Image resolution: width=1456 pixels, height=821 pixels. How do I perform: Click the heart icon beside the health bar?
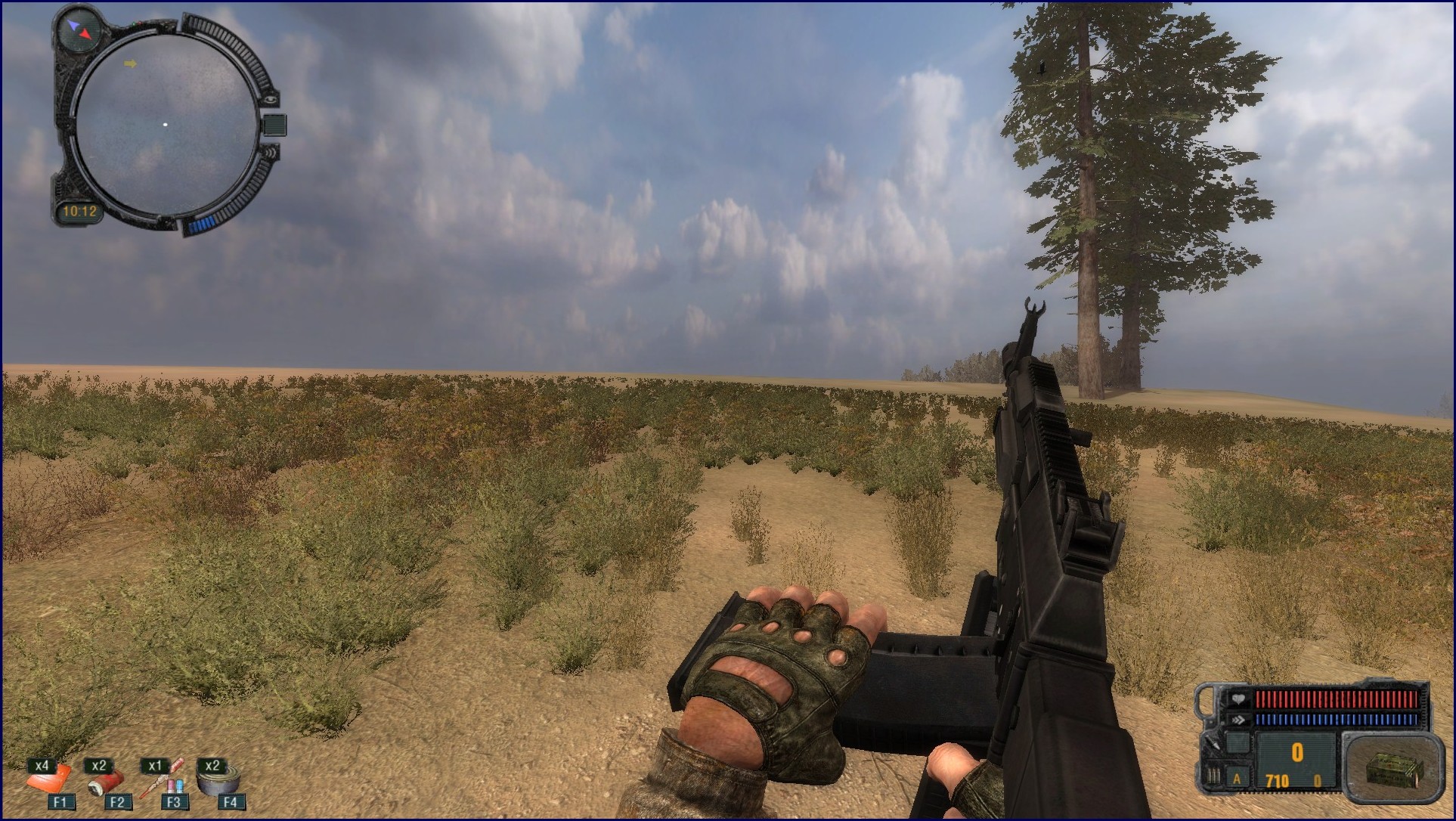click(1238, 699)
